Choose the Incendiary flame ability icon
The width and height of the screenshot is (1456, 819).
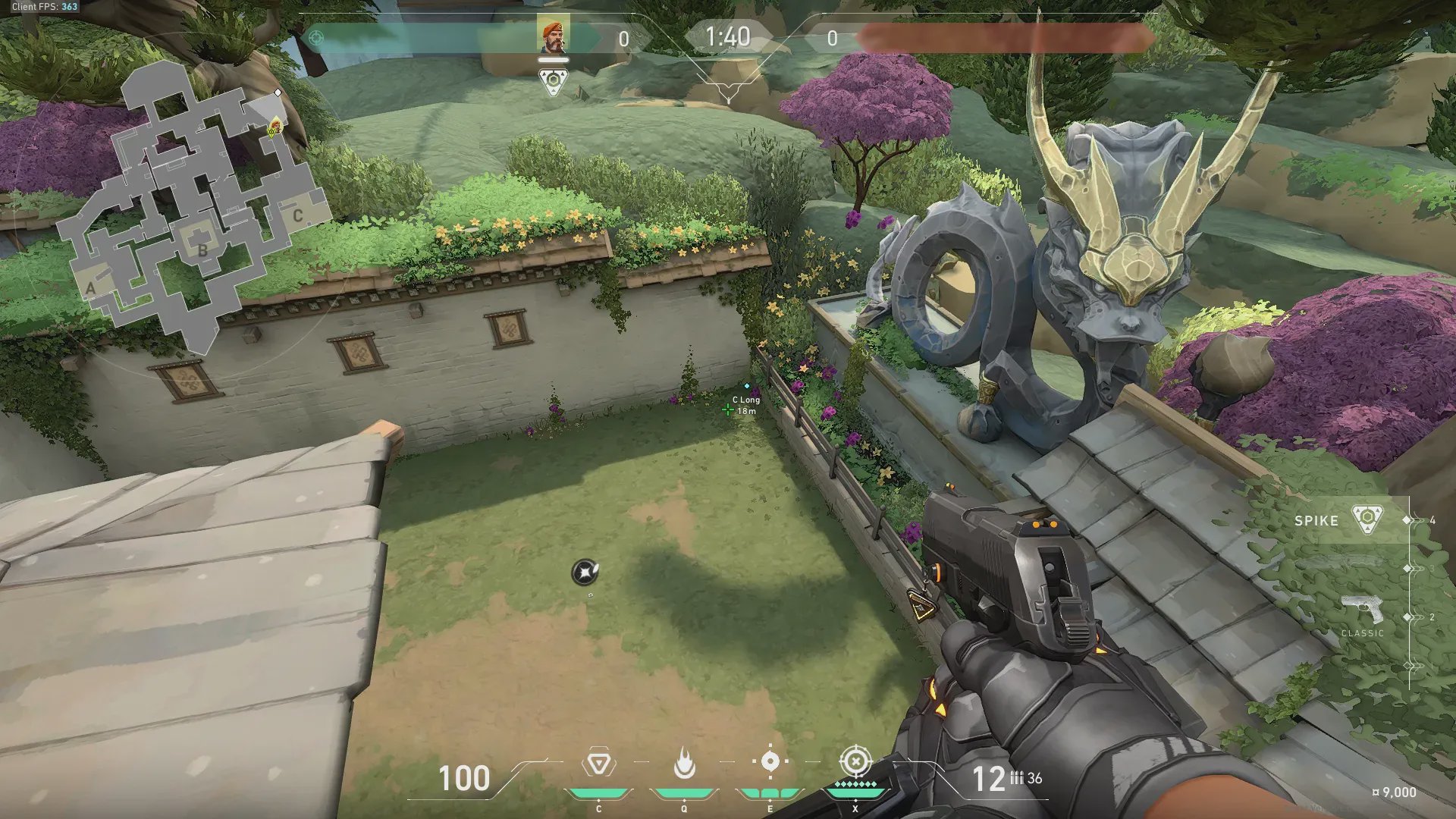point(684,763)
